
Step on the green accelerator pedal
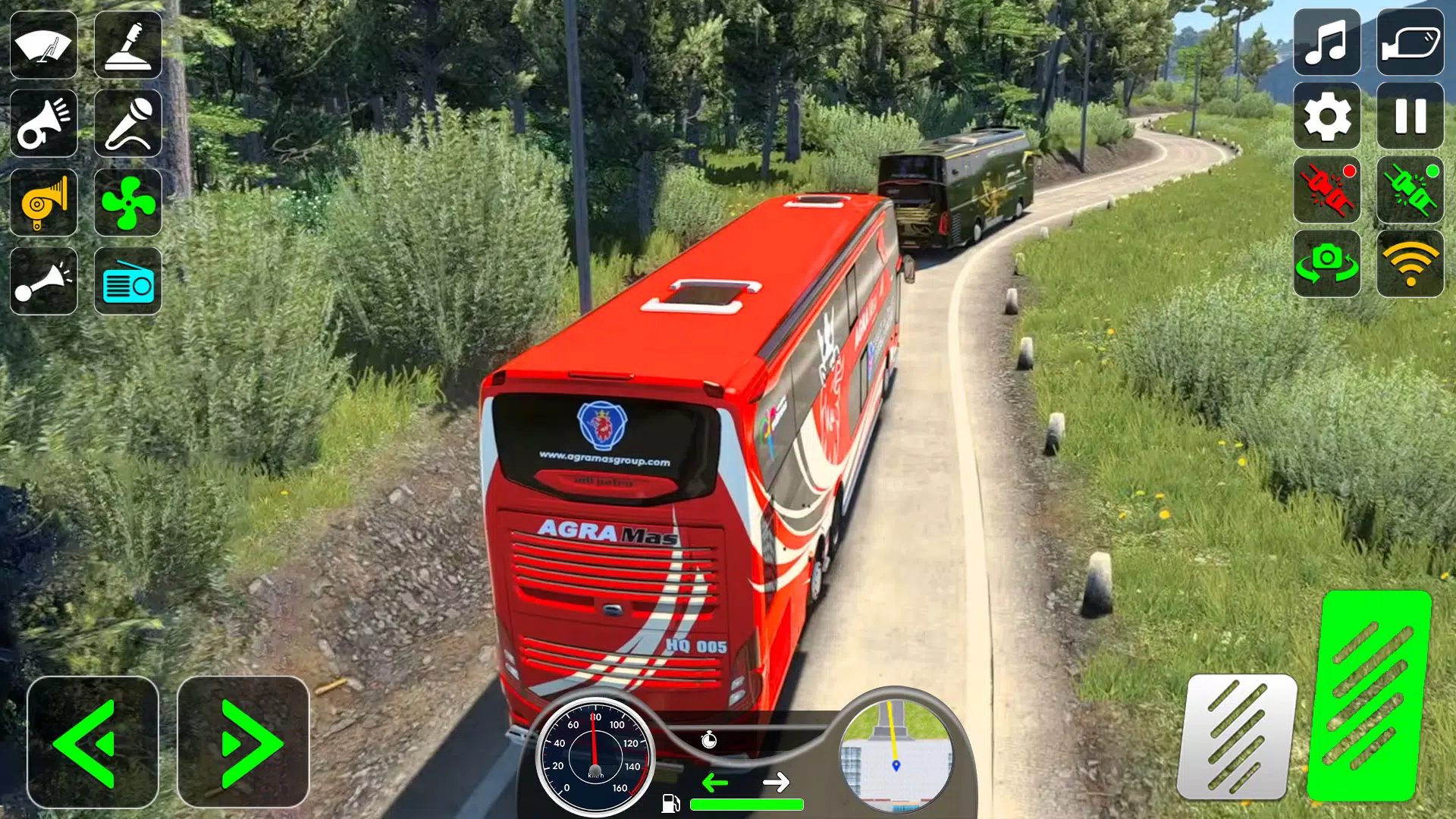(1369, 695)
